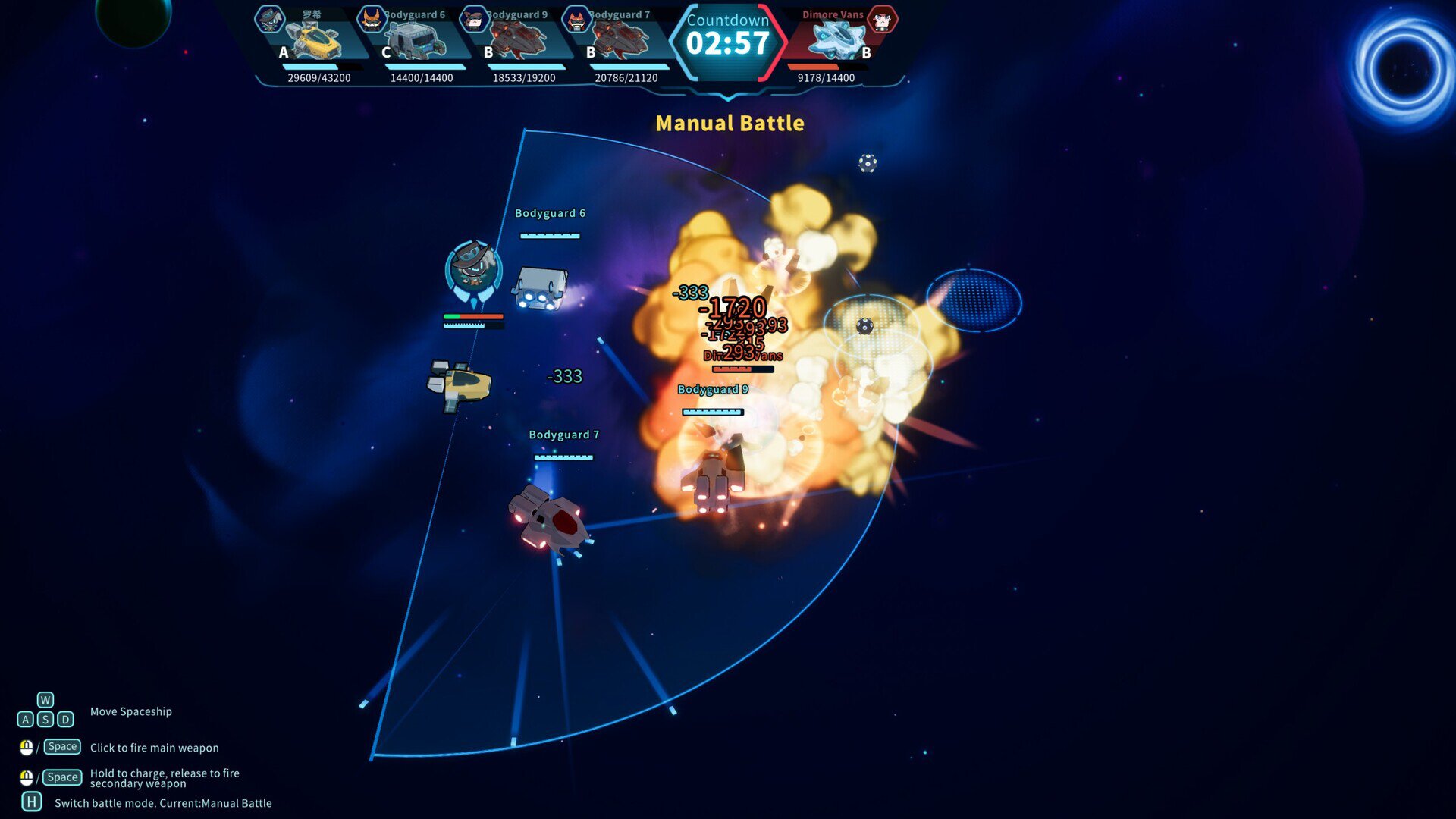The width and height of the screenshot is (1456, 819).
Task: Select the Bodyguard 6 ship card
Action: (x=416, y=42)
